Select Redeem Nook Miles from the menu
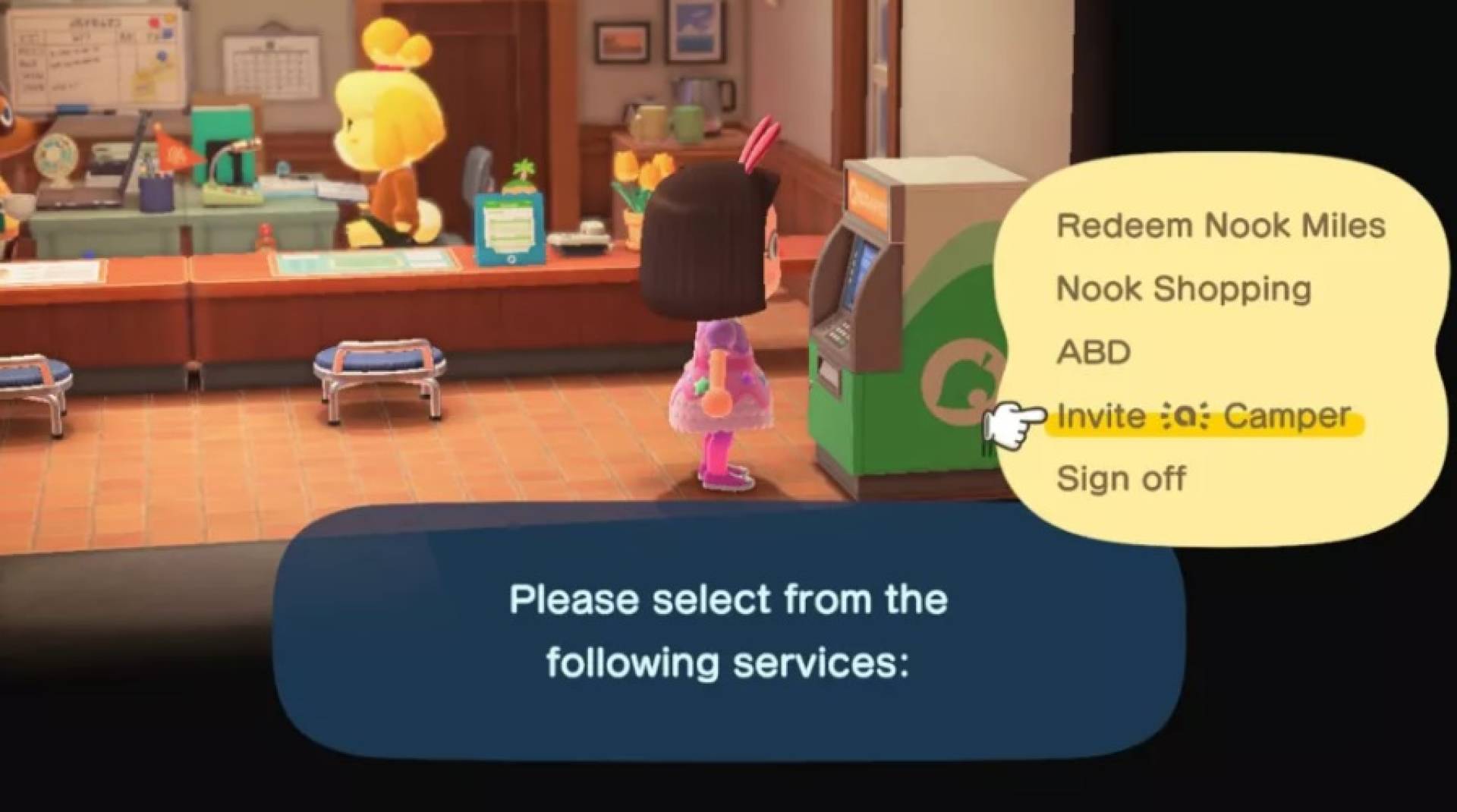 coord(1220,225)
